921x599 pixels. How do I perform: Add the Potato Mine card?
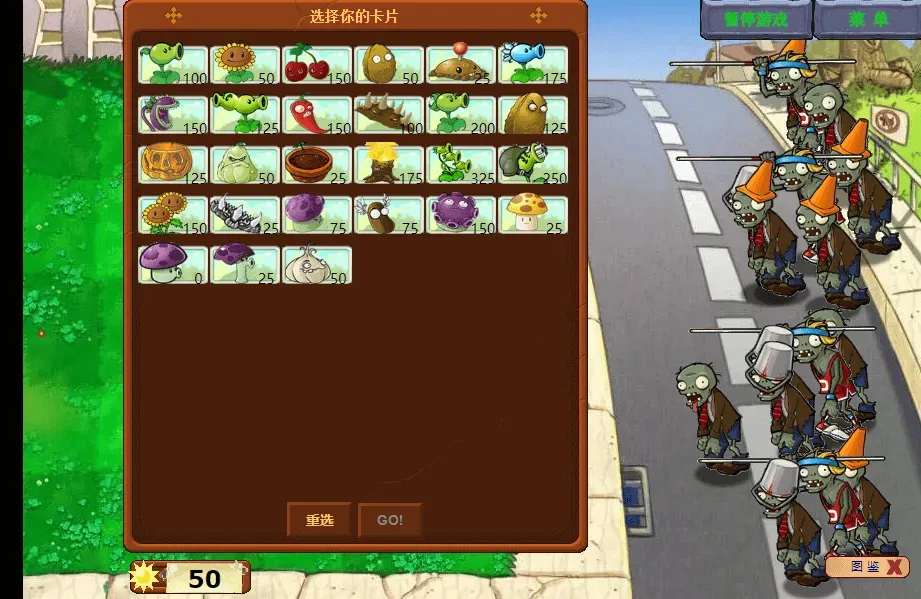pos(461,65)
